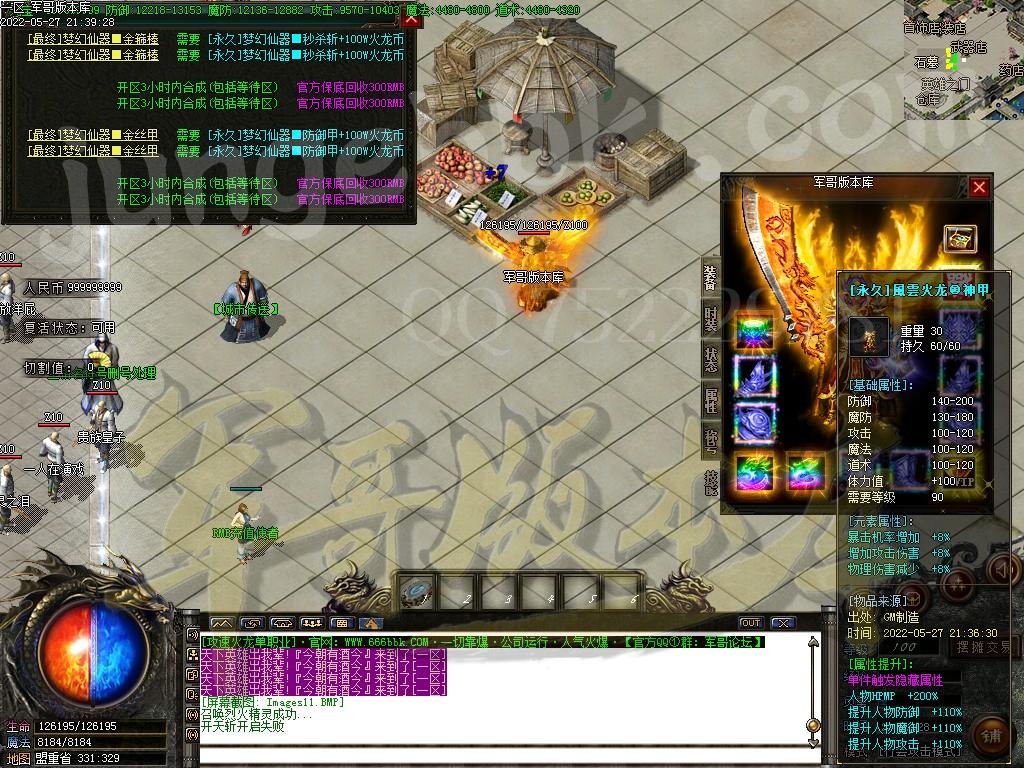1024x768 pixels.
Task: Select the 属性 attributes tab
Action: click(710, 400)
